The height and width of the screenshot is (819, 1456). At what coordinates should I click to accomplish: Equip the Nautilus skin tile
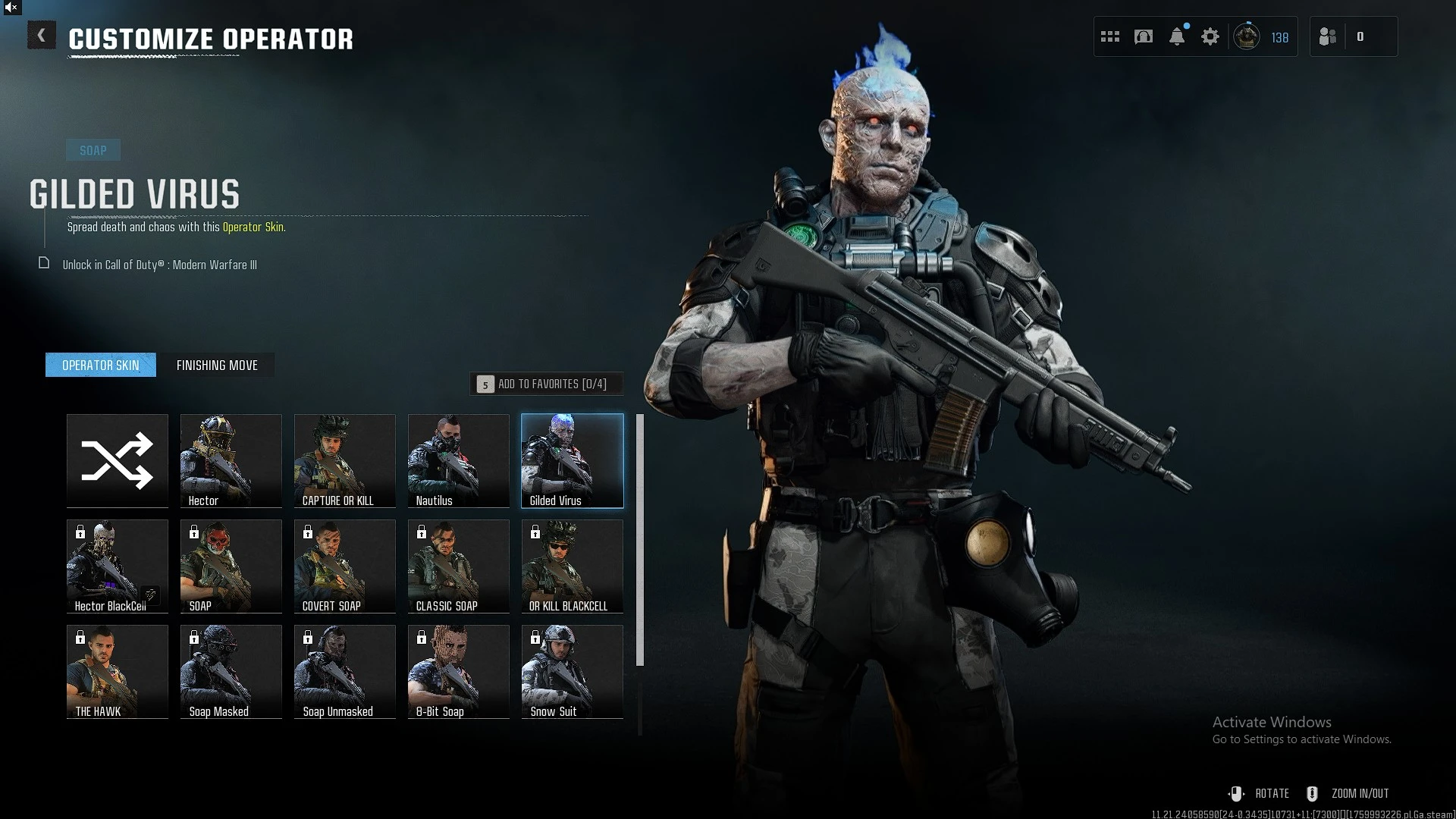(x=459, y=460)
